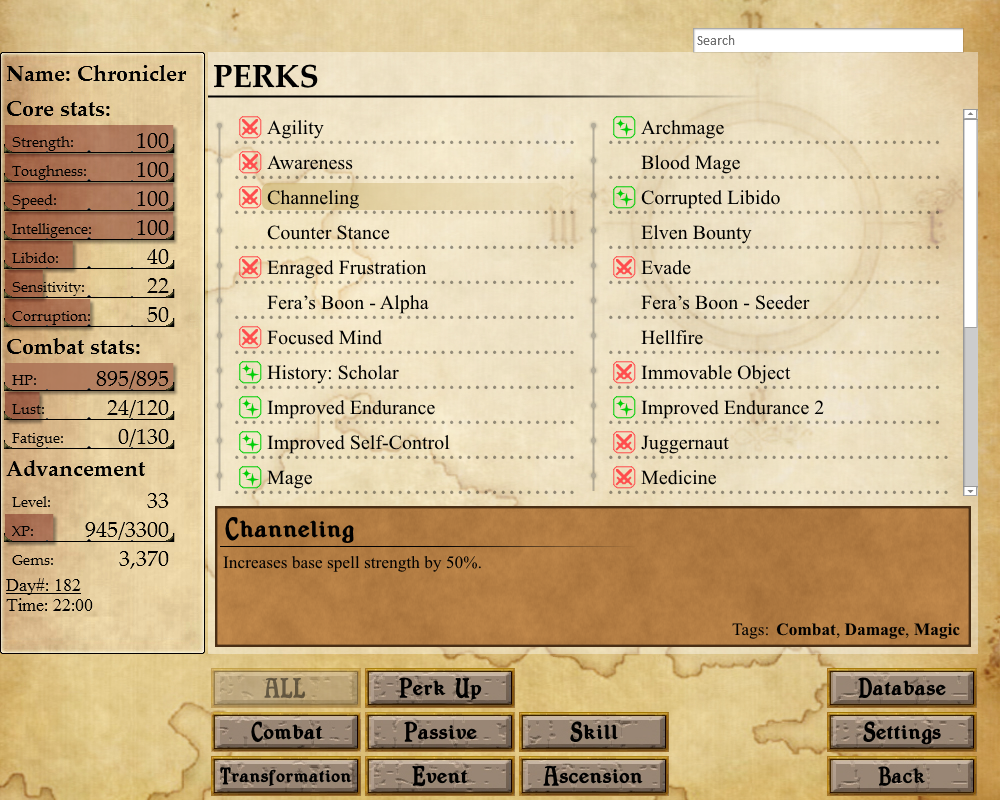Select the Immovable Object perk
This screenshot has height=800, width=1000.
click(715, 373)
